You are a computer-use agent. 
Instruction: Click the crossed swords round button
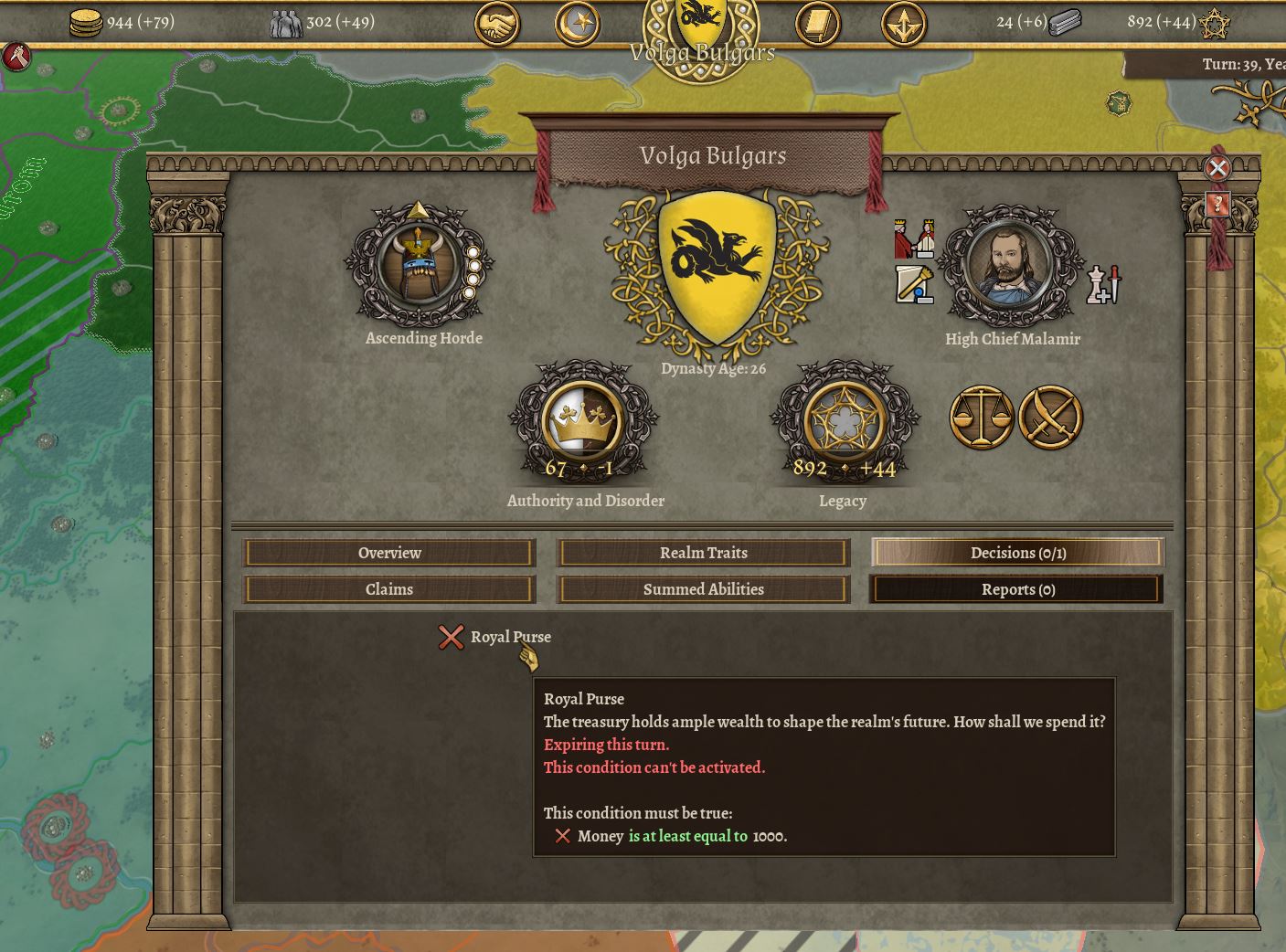(1050, 418)
